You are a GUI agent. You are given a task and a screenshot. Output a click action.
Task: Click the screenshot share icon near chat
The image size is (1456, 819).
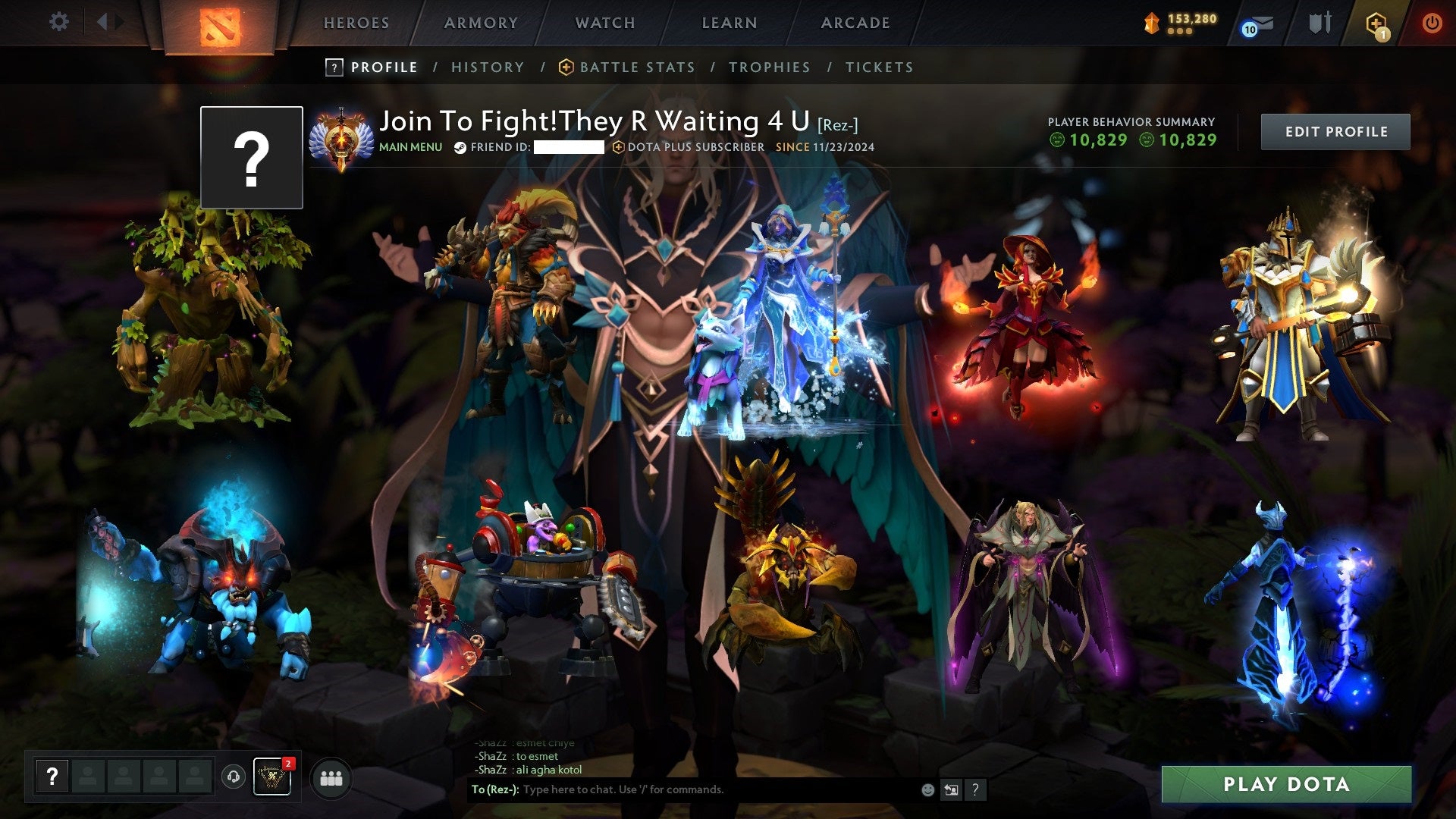pyautogui.click(x=951, y=789)
